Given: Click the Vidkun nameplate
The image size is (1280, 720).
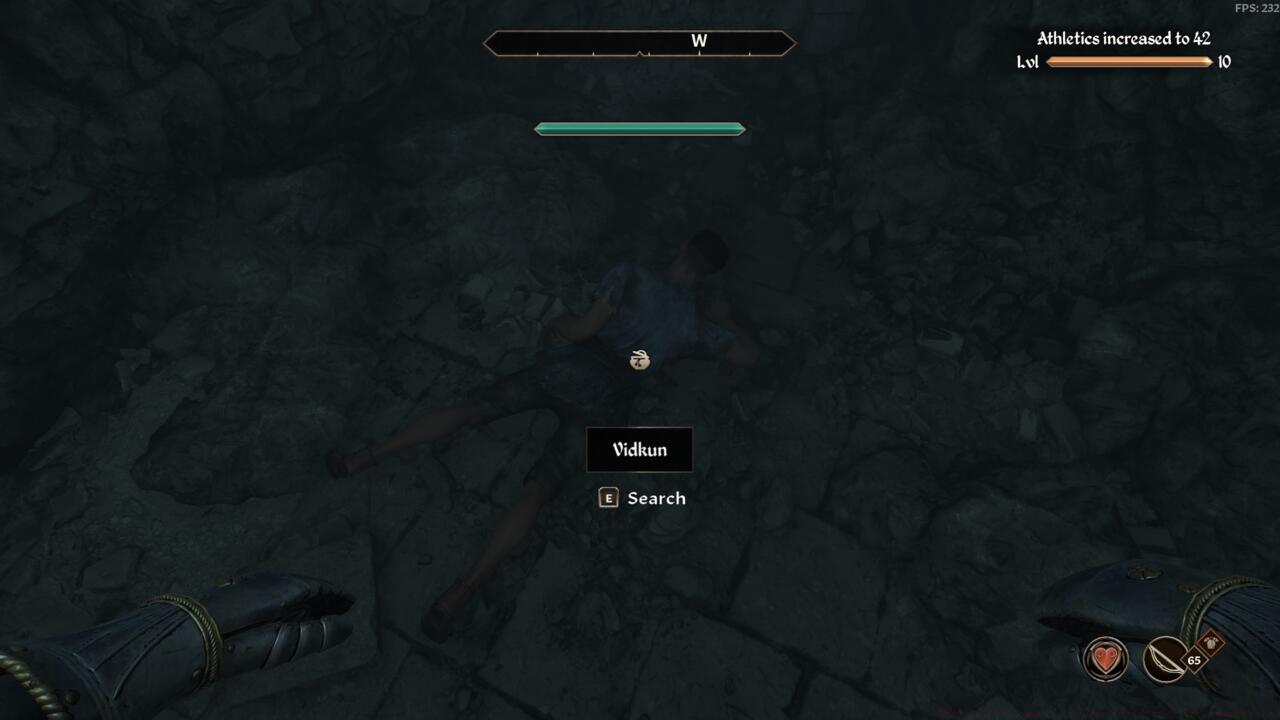Looking at the screenshot, I should (x=640, y=449).
